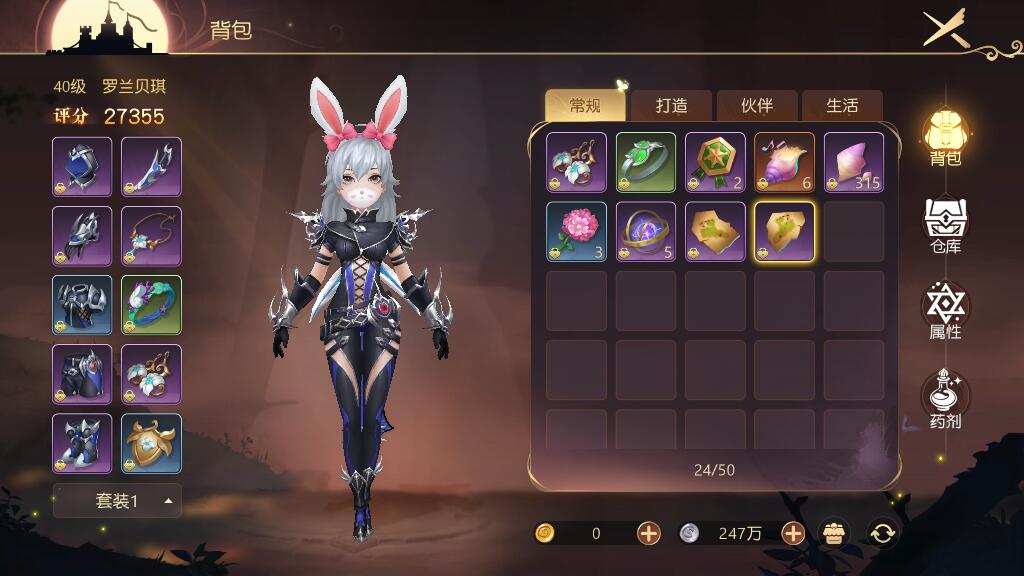Switch to the 打造 tab

(x=670, y=106)
